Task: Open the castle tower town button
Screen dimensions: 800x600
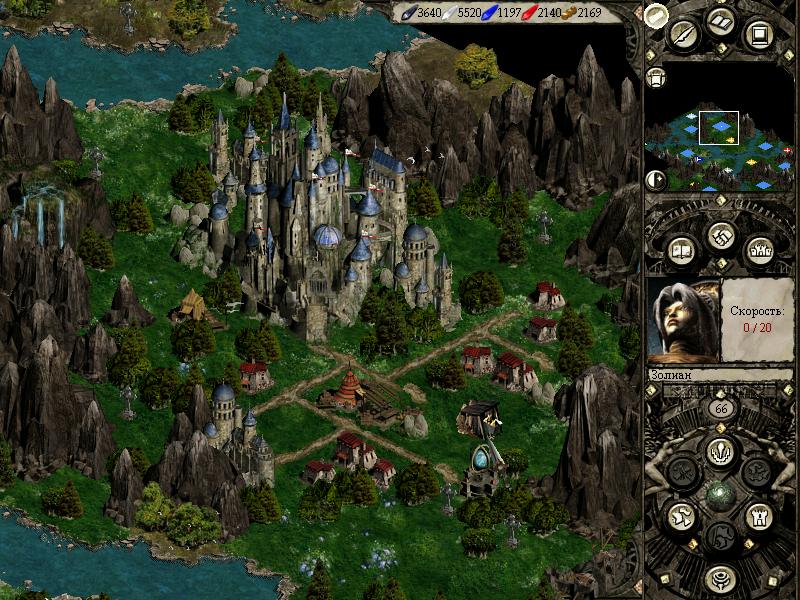Action: [x=759, y=516]
